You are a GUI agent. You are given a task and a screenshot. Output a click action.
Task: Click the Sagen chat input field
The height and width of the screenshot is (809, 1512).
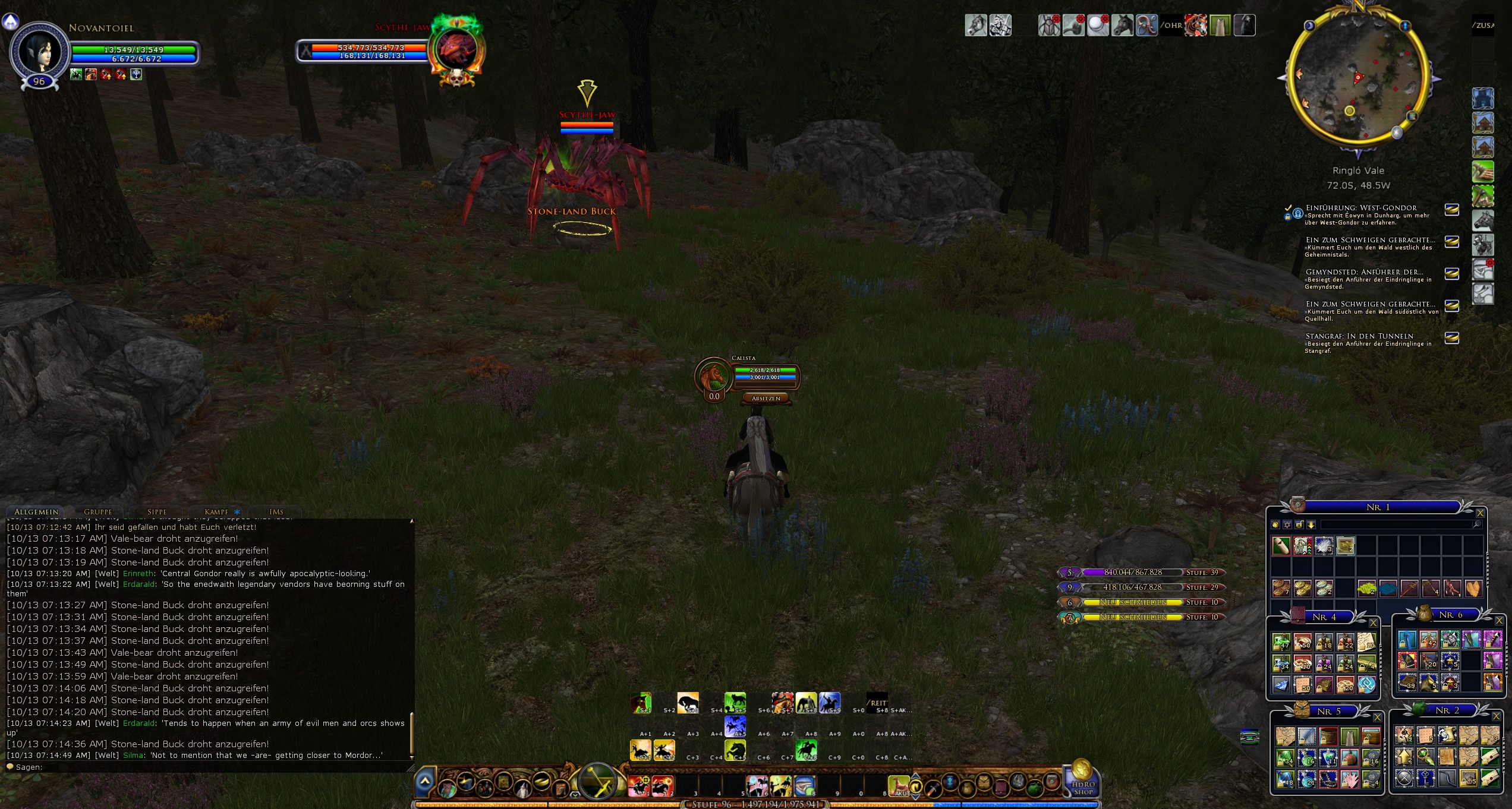(208, 767)
